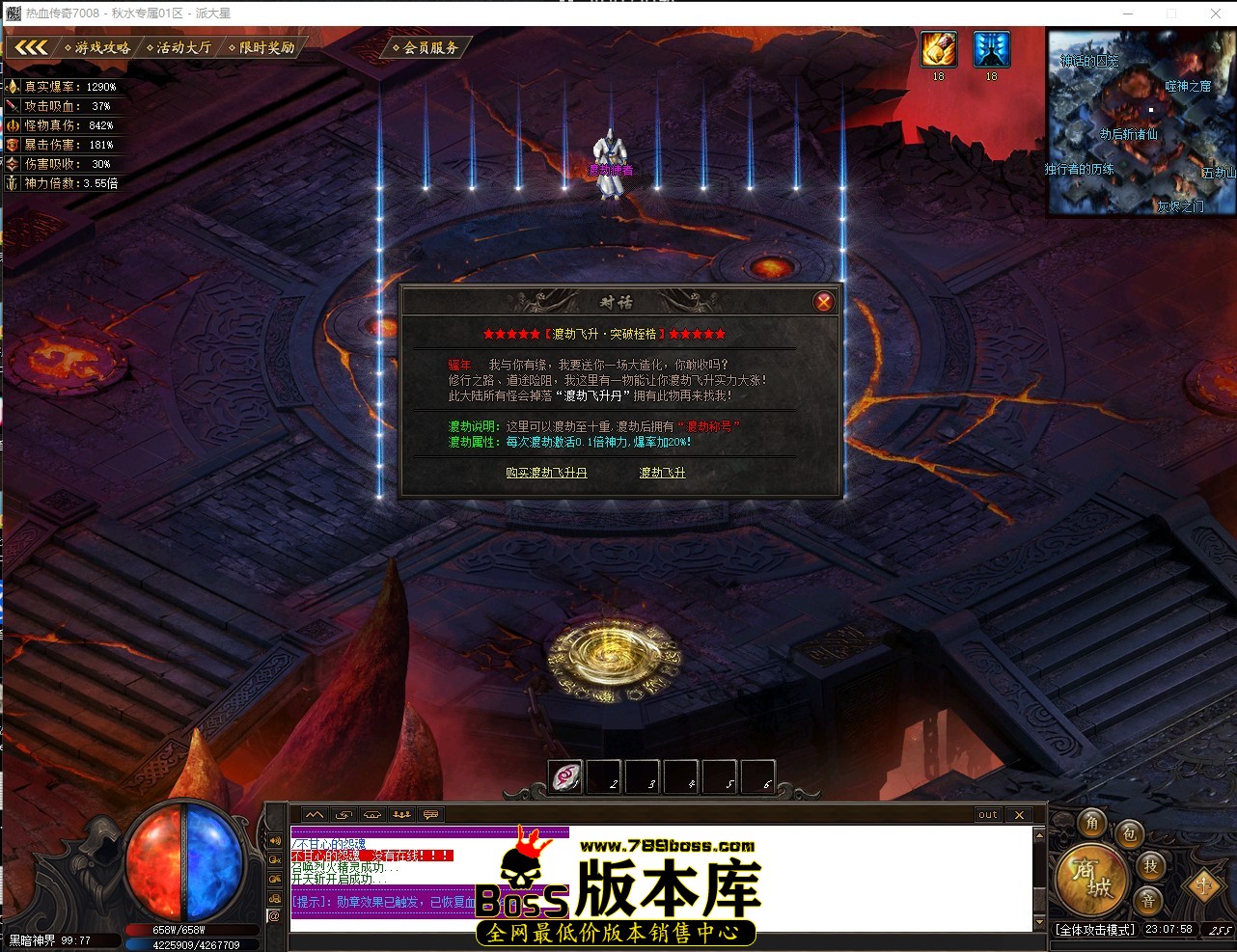Mute chat with the speaker icon
This screenshot has height=952, width=1237.
point(274,841)
